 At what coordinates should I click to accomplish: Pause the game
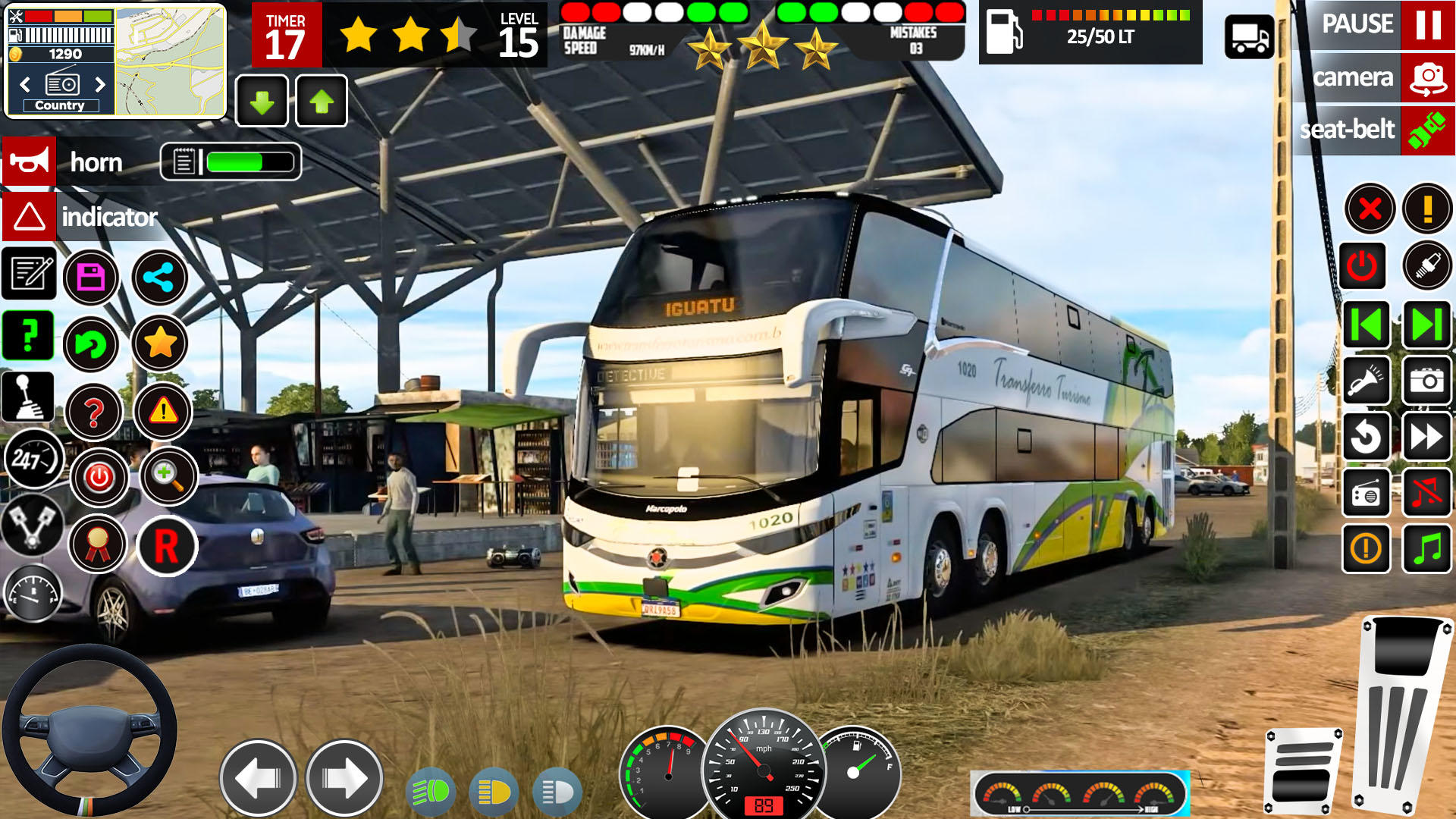tap(1427, 25)
